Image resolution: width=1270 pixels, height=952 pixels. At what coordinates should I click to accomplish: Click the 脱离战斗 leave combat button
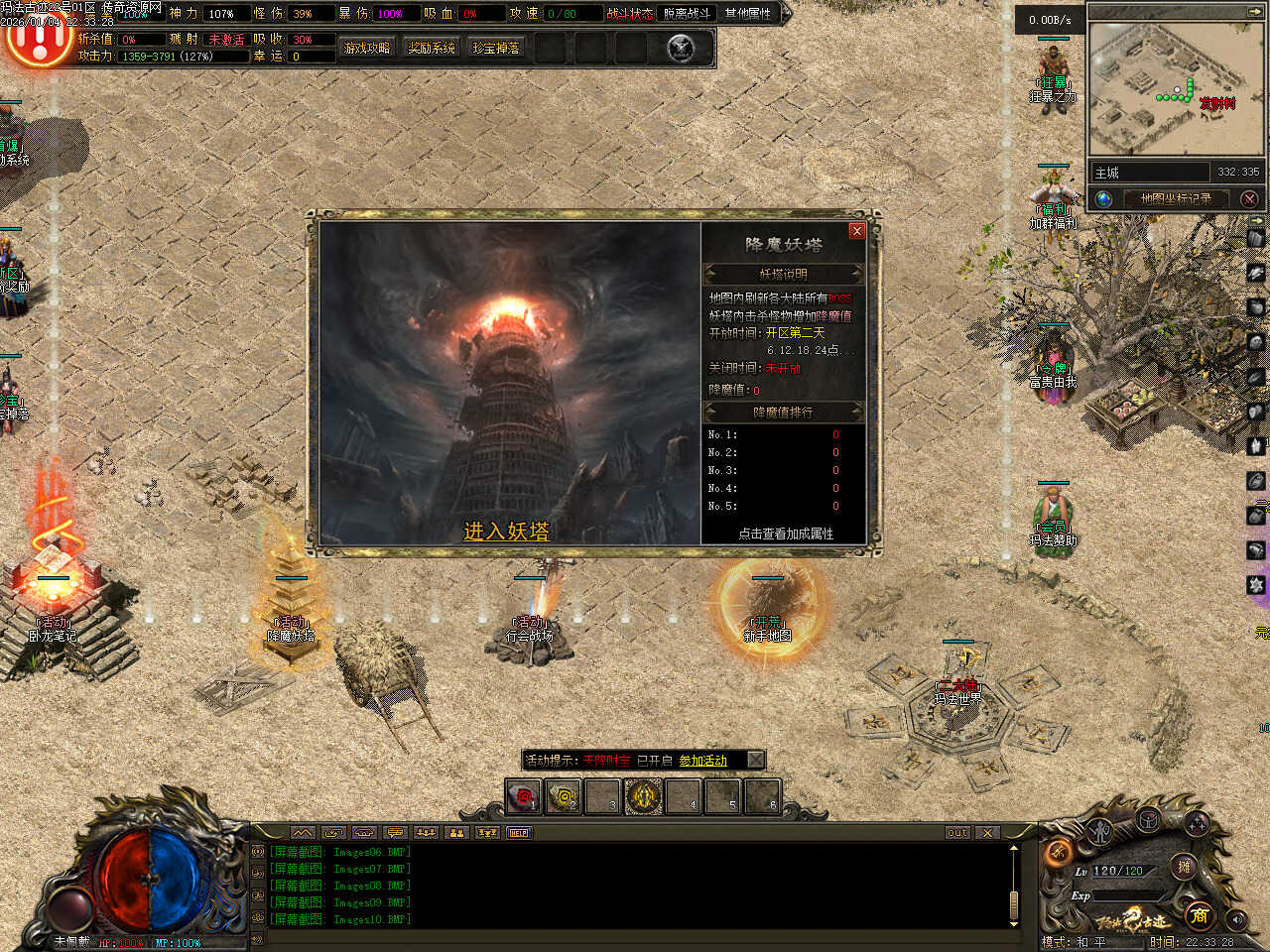click(687, 14)
